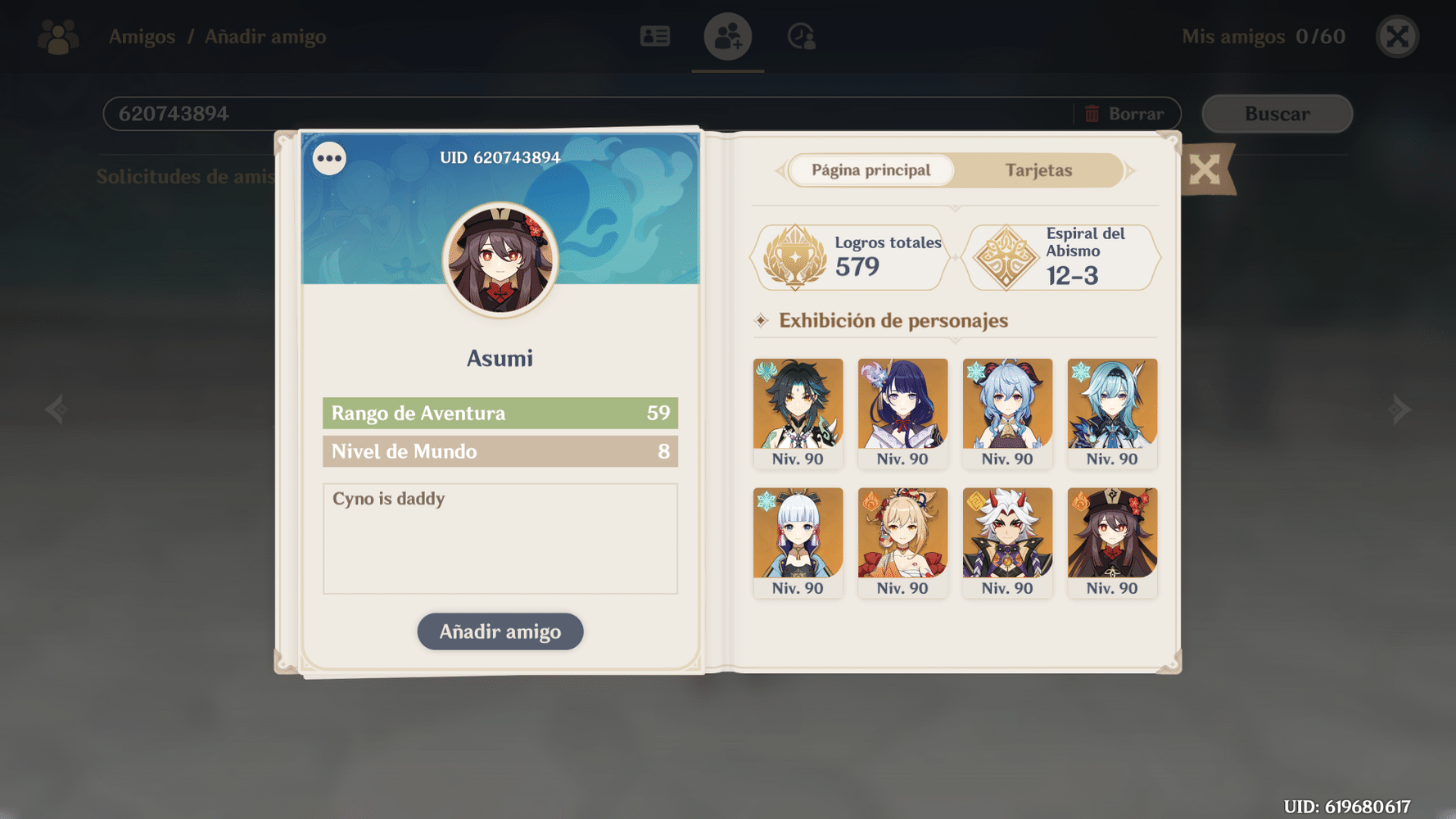Close the Añadir amigo screen via top-right X
This screenshot has height=819, width=1456.
[1397, 36]
